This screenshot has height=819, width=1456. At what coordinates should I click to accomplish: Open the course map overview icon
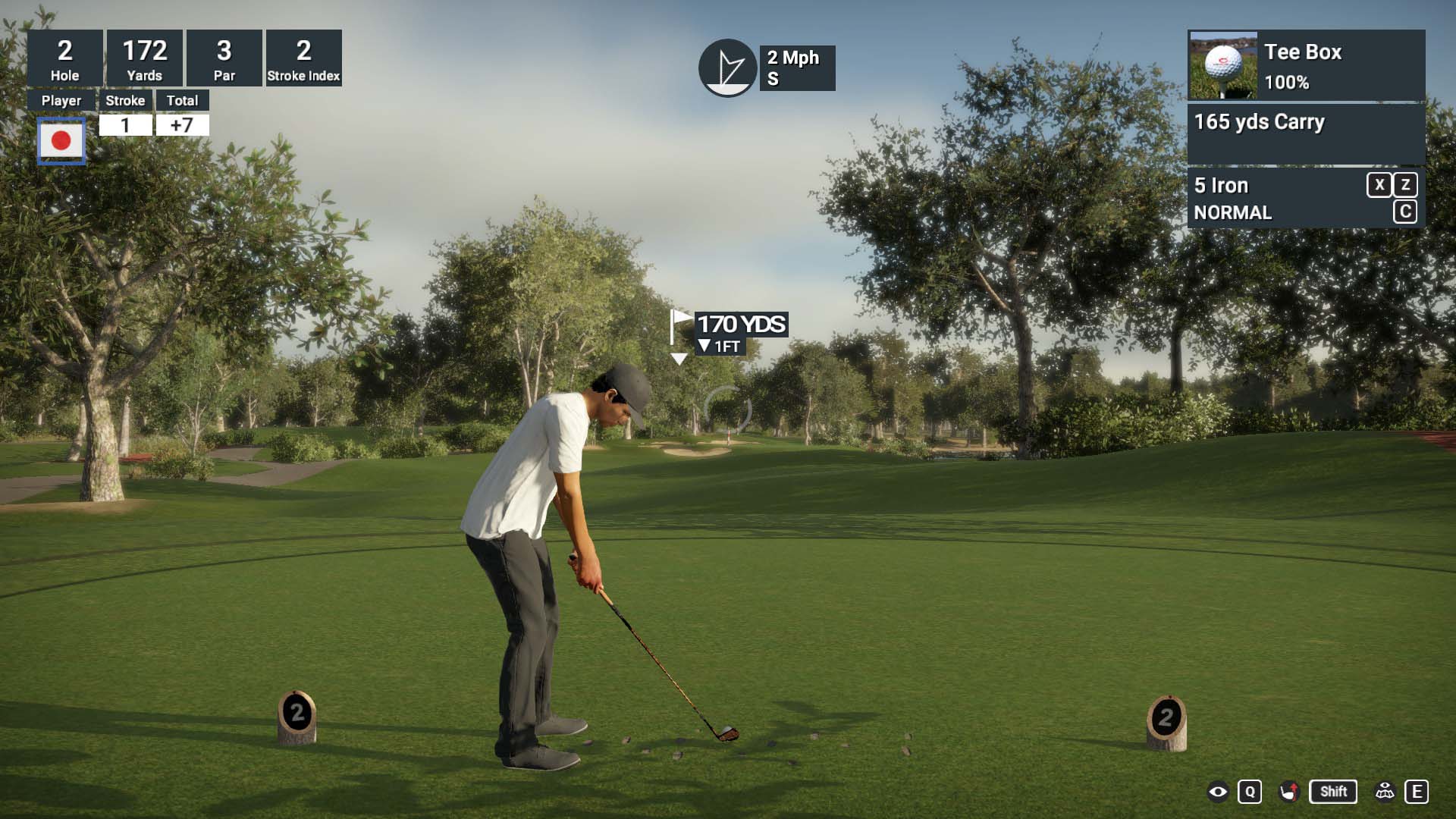click(x=1385, y=792)
